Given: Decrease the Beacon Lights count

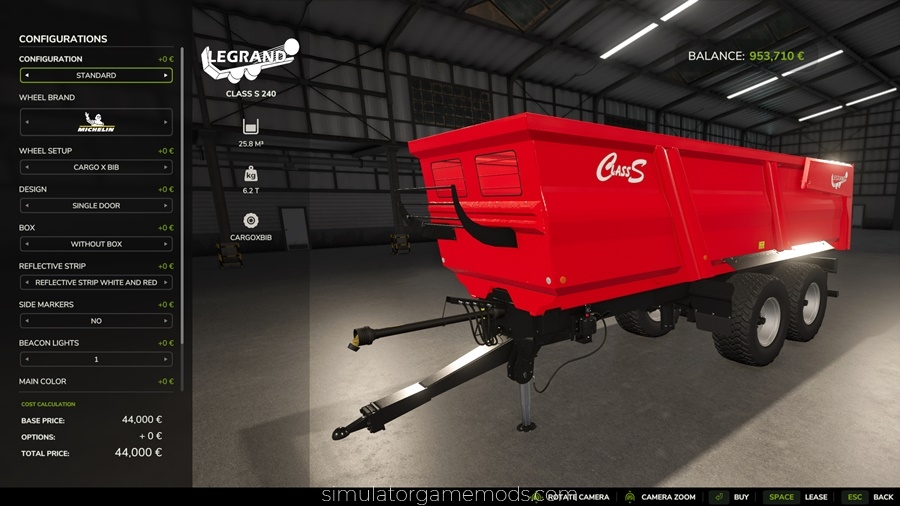Looking at the screenshot, I should [26, 359].
